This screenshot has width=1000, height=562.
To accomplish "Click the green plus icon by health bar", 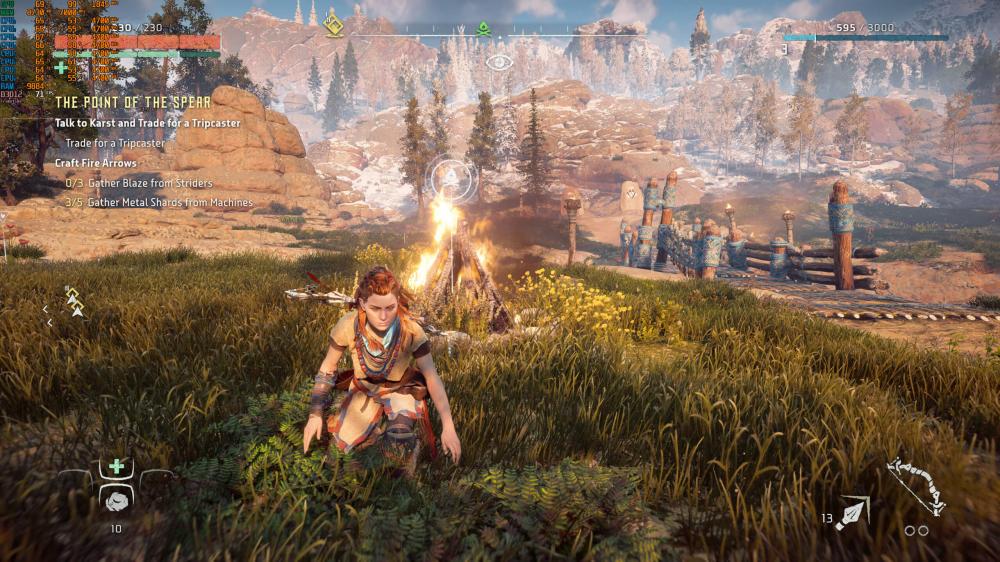I will 62,68.
